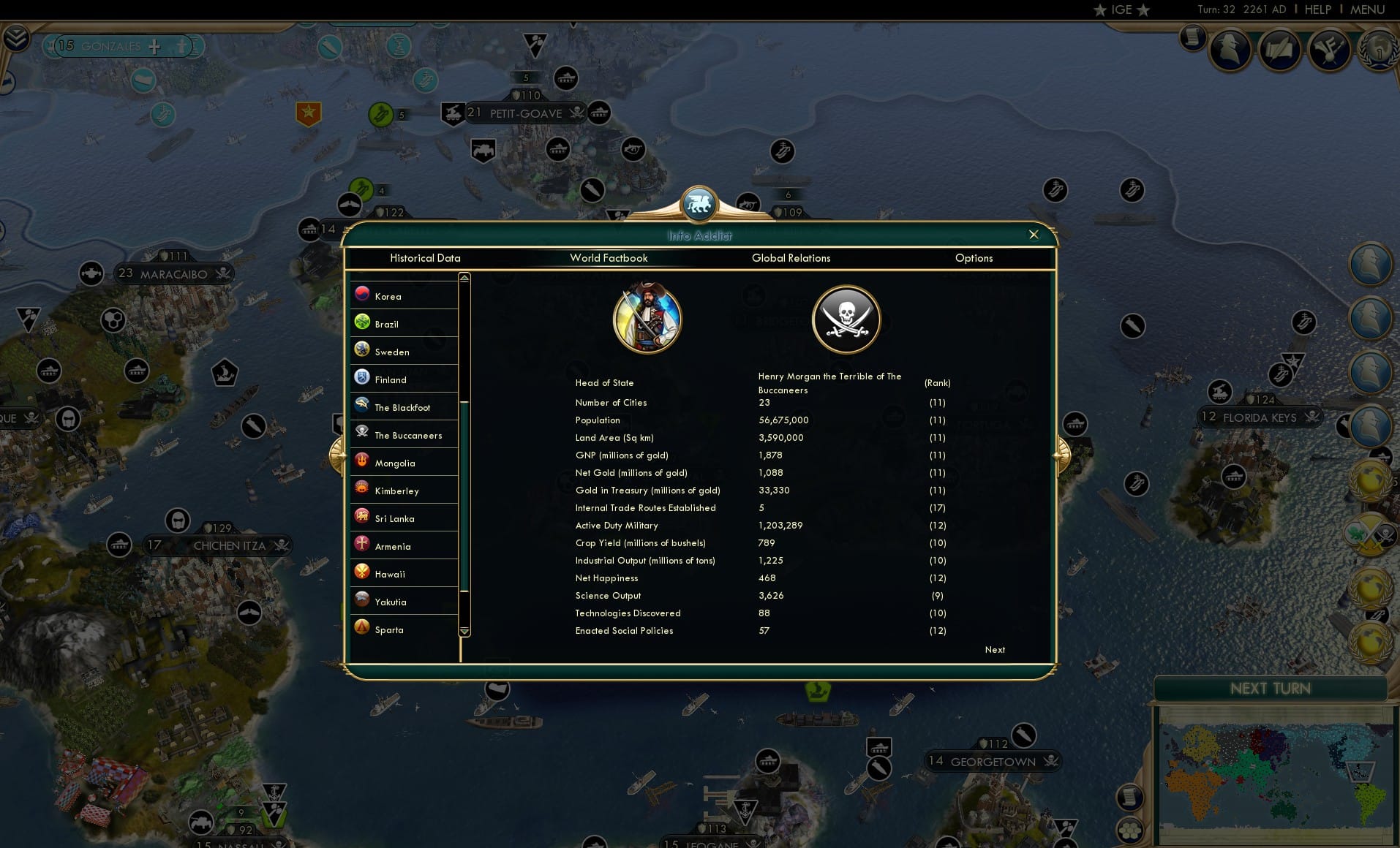
Task: Select The Buccaneers in the civilization list
Action: click(x=407, y=434)
